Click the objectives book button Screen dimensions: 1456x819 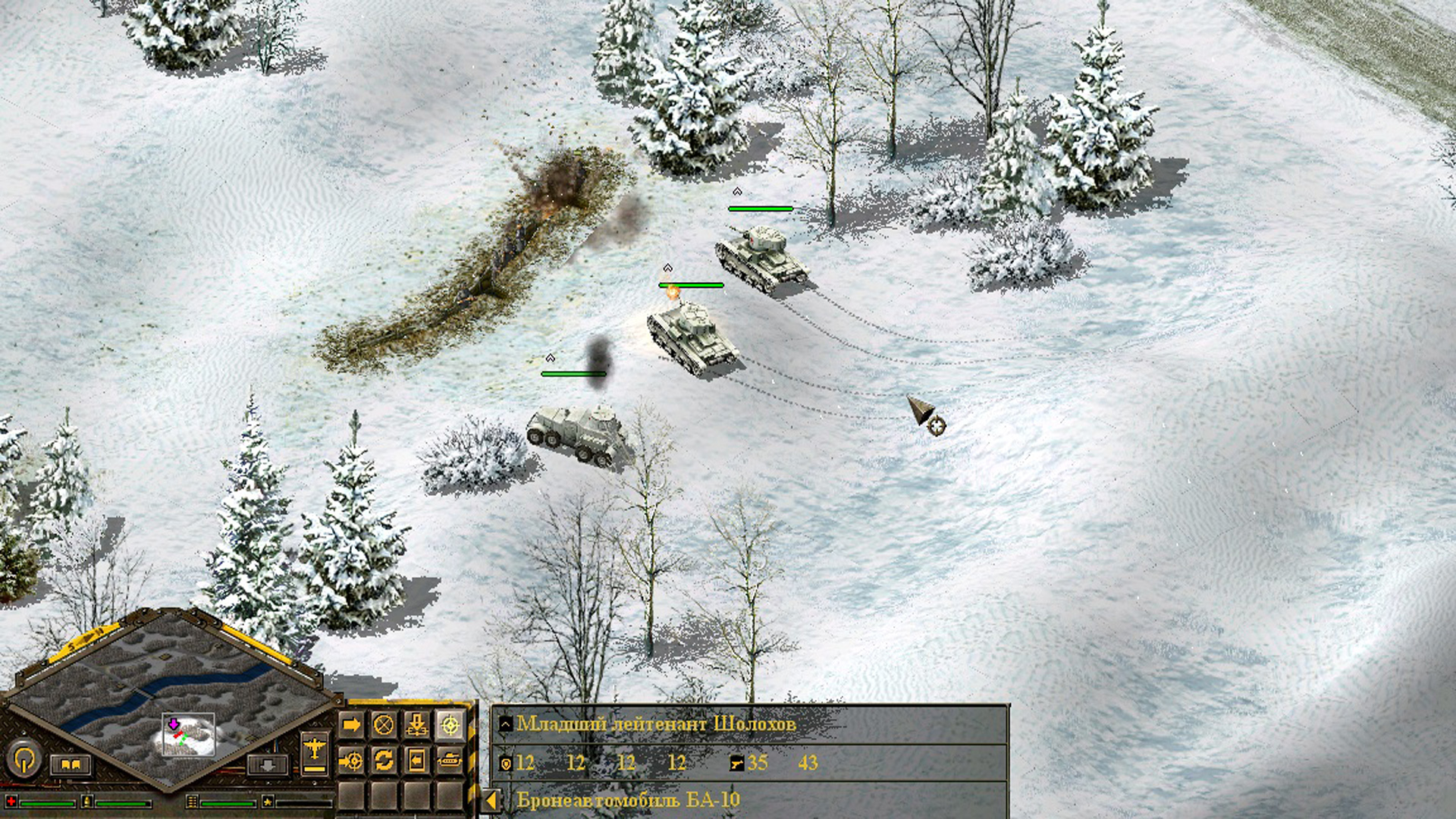72,764
